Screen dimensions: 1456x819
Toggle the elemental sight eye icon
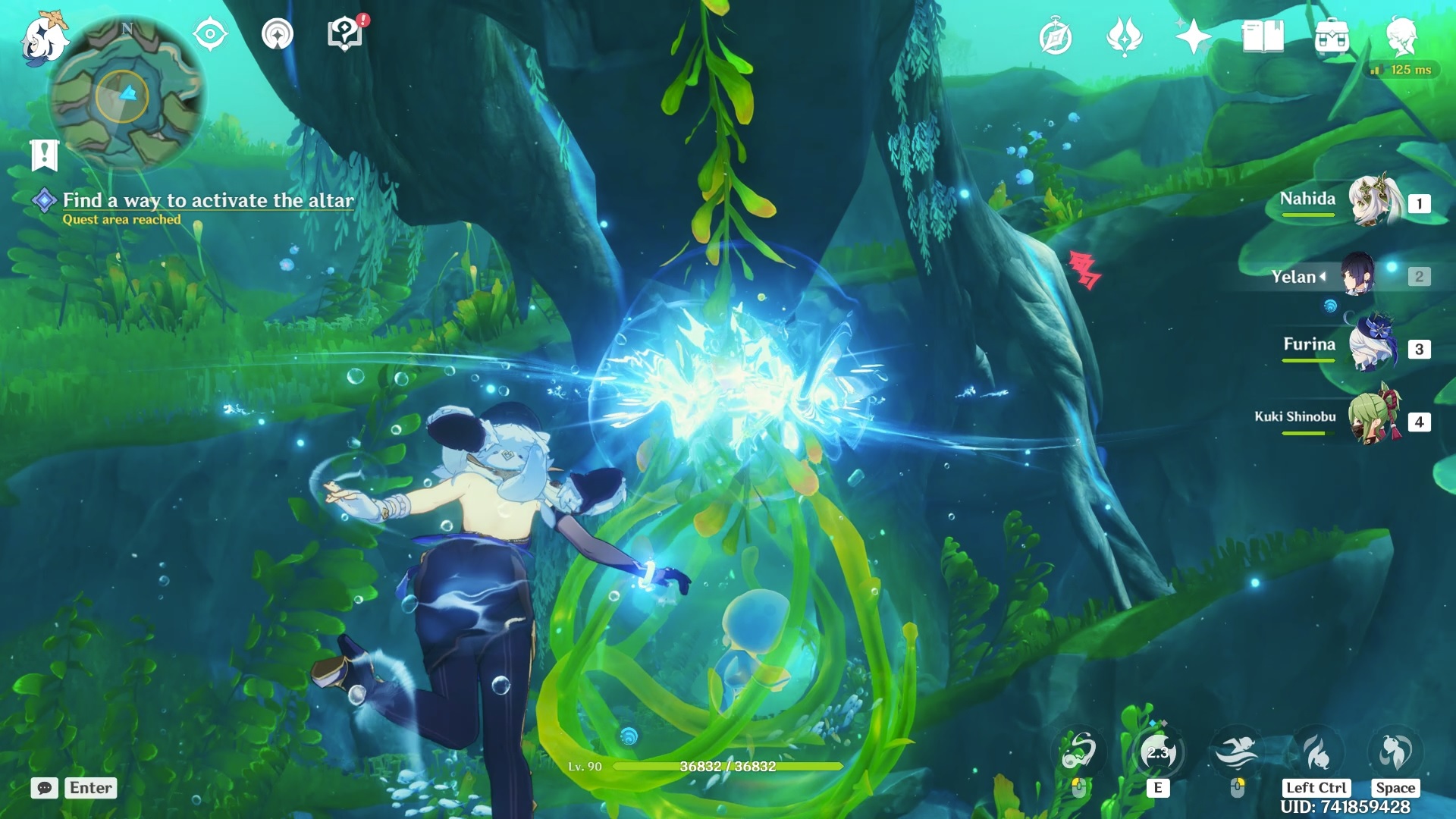coord(210,34)
